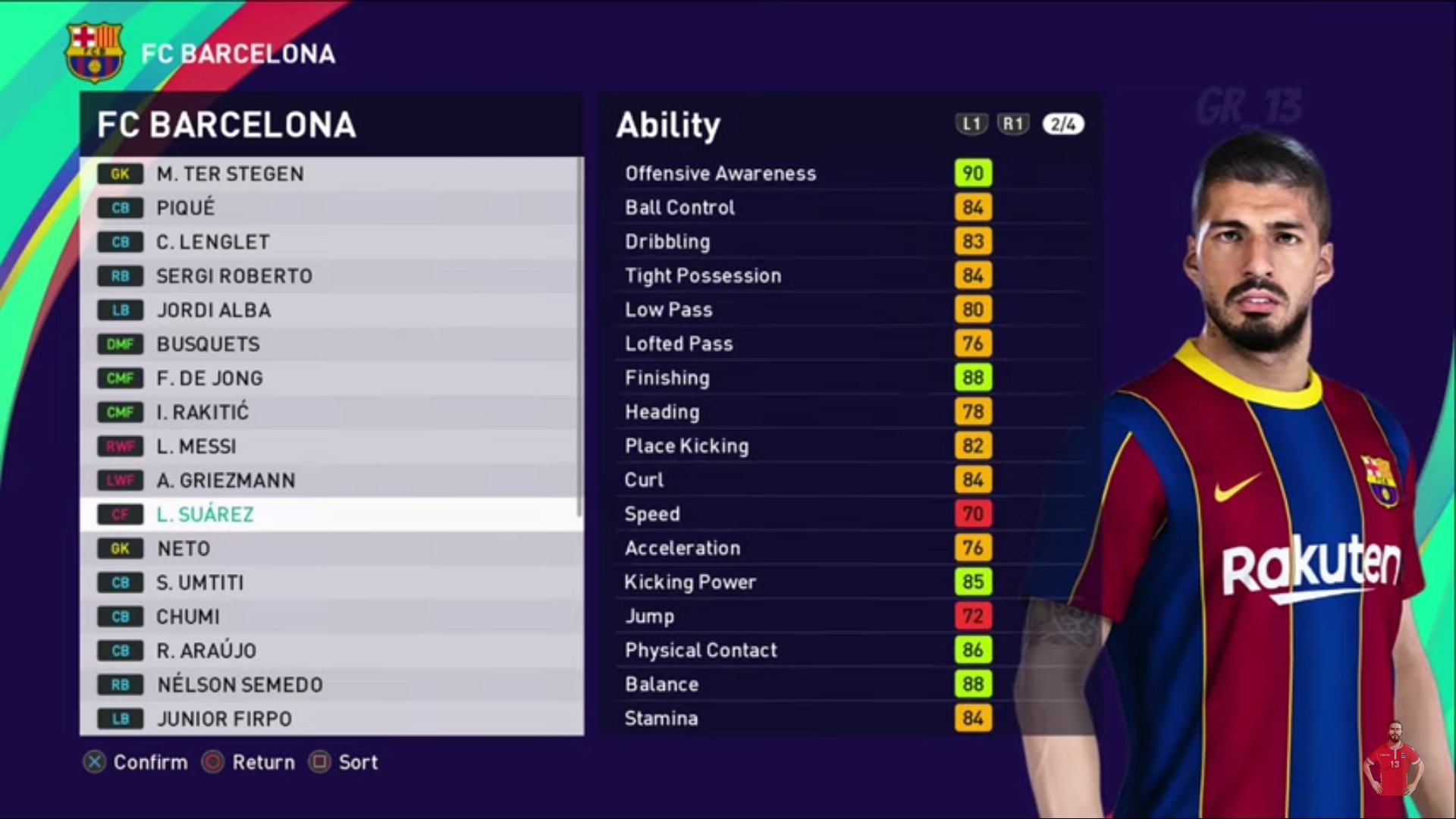Click the highlighted L. Suárez row
This screenshot has height=819, width=1456.
[x=331, y=515]
